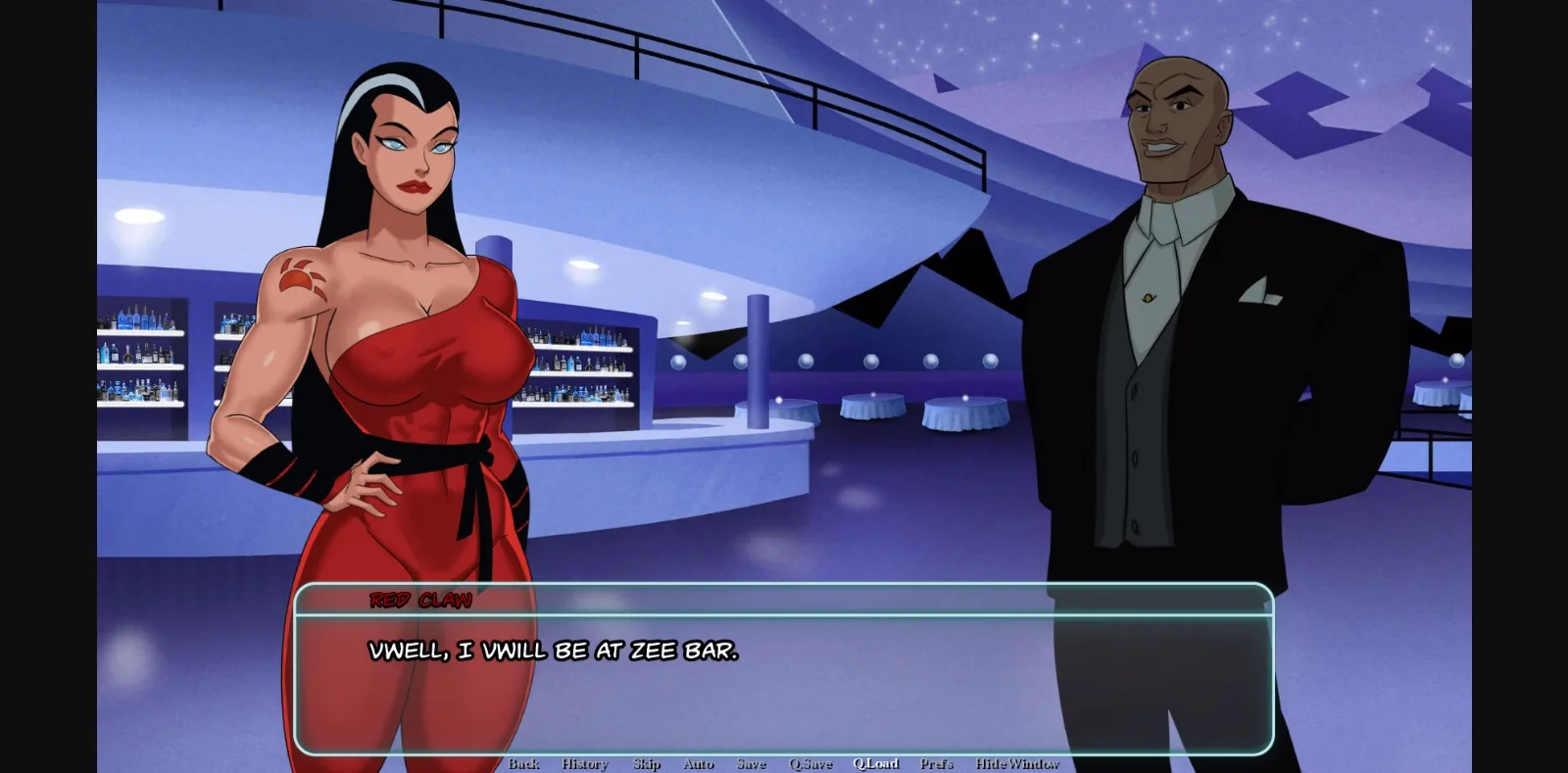This screenshot has height=773, width=1568.
Task: Load the quick save via Q.Load
Action: pos(876,763)
